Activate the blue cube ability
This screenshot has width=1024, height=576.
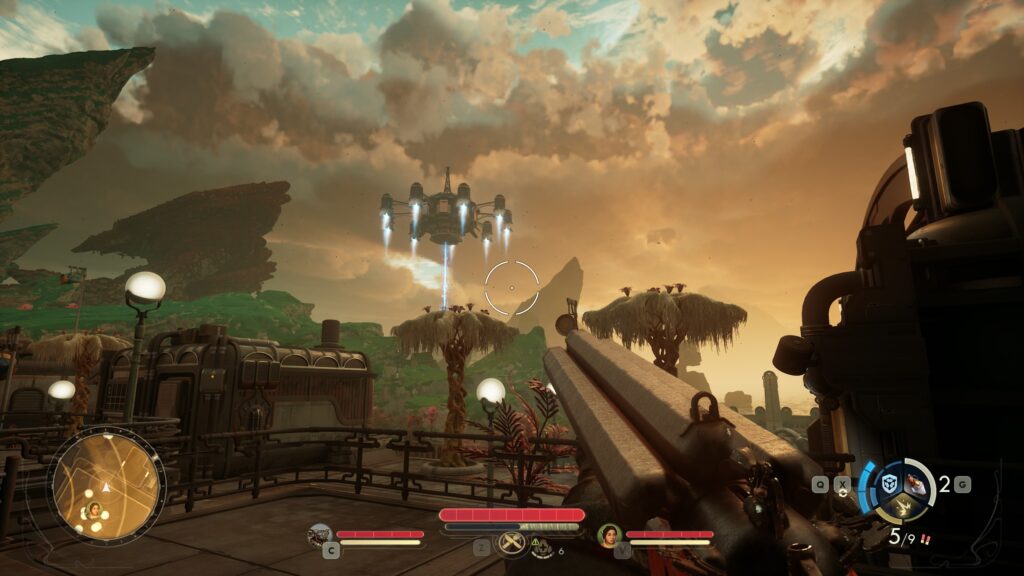point(888,483)
